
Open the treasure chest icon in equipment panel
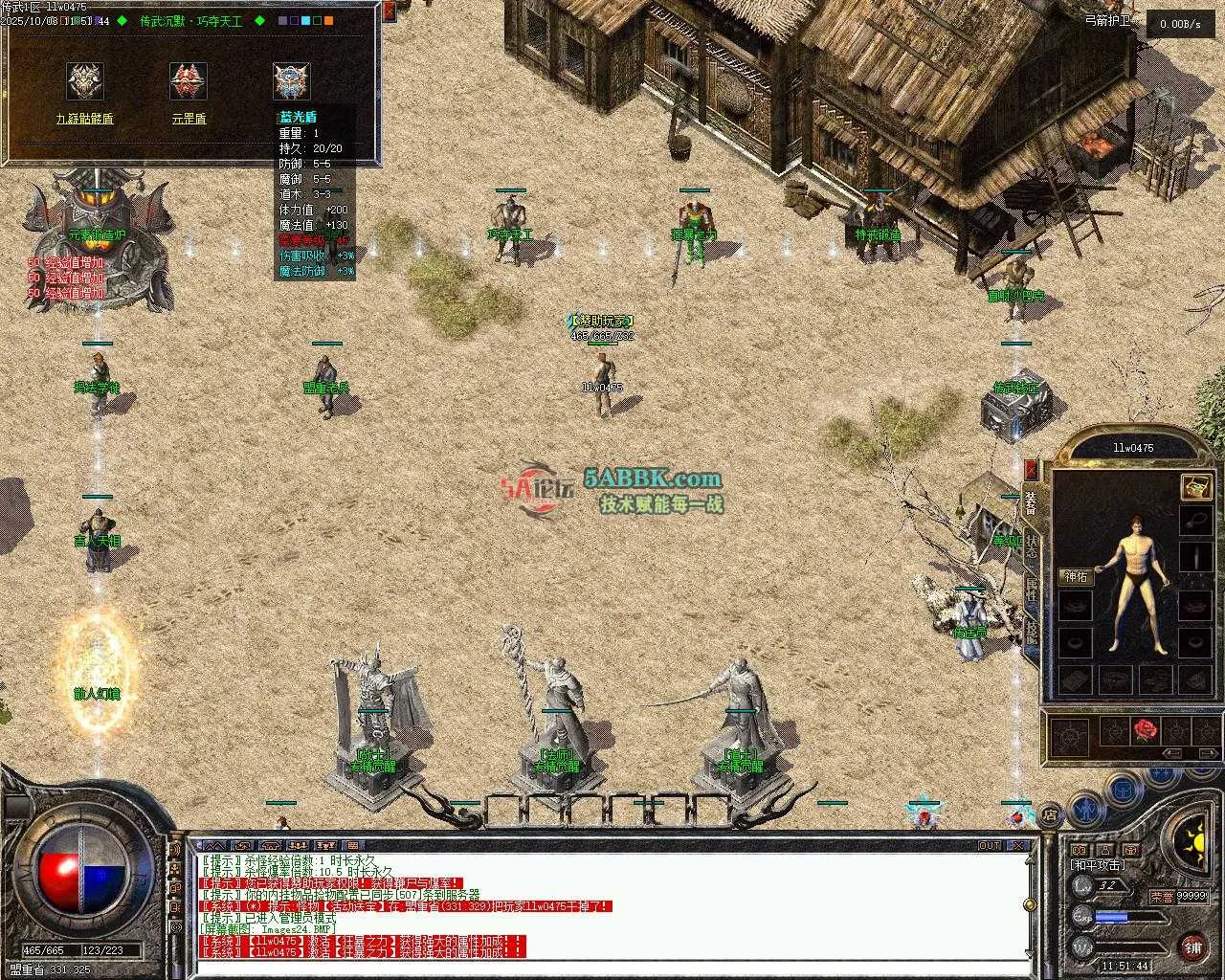[x=1195, y=486]
